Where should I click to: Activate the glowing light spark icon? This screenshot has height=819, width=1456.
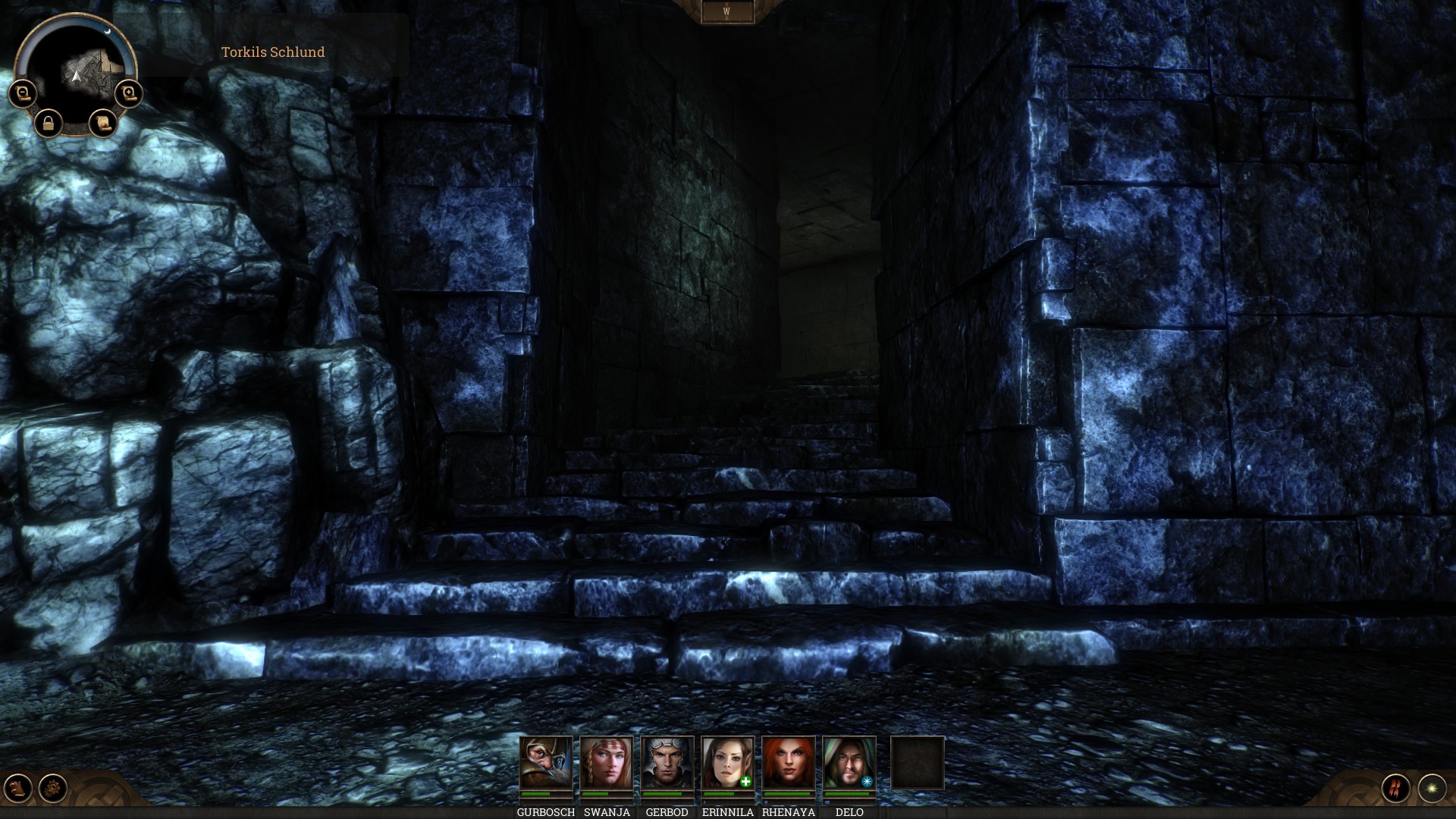coord(1432,788)
